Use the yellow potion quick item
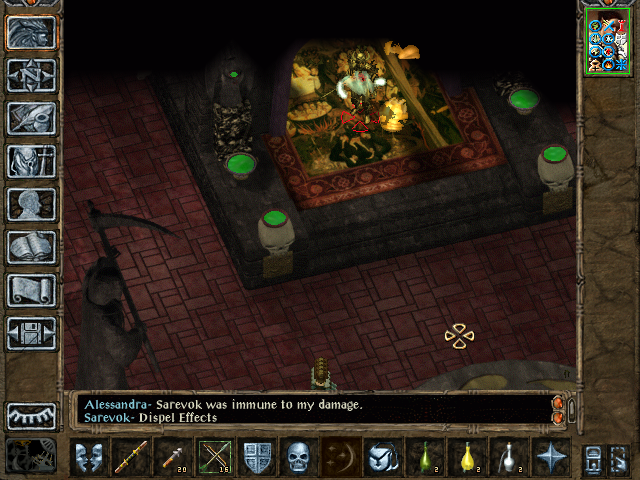The image size is (640, 480). (467, 458)
